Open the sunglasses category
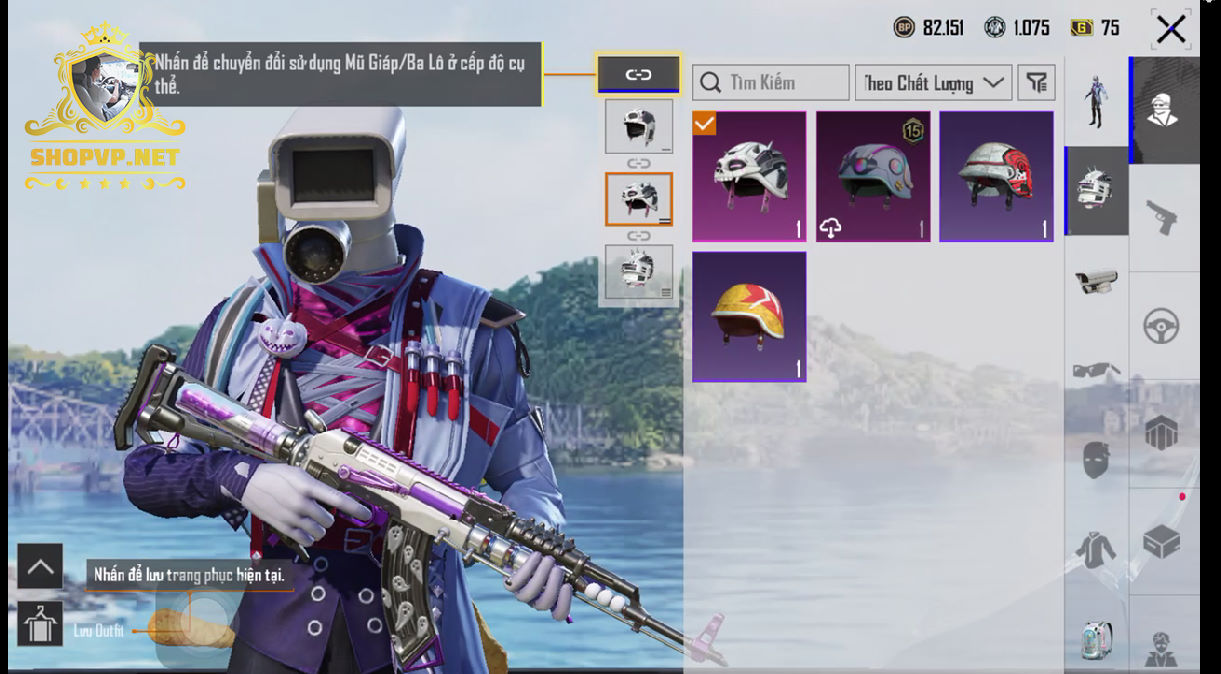 tap(1096, 370)
